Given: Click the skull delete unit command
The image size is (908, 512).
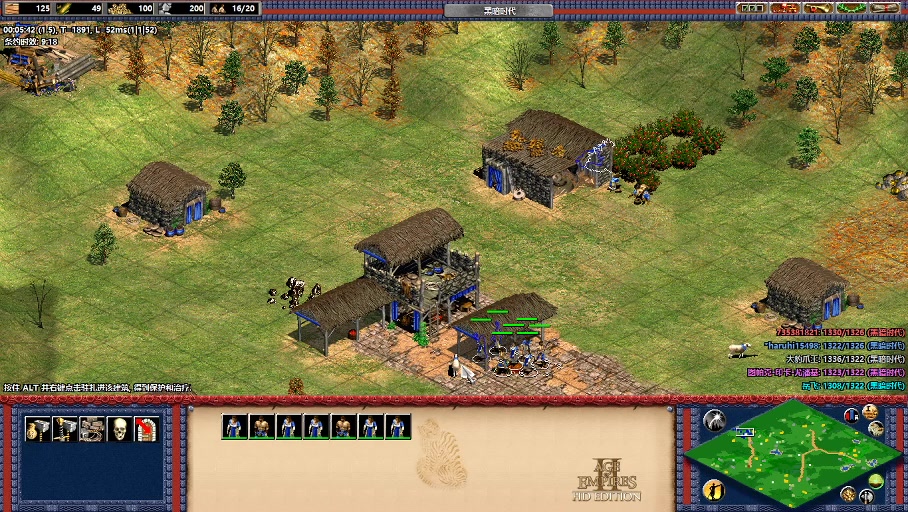Looking at the screenshot, I should (x=119, y=429).
